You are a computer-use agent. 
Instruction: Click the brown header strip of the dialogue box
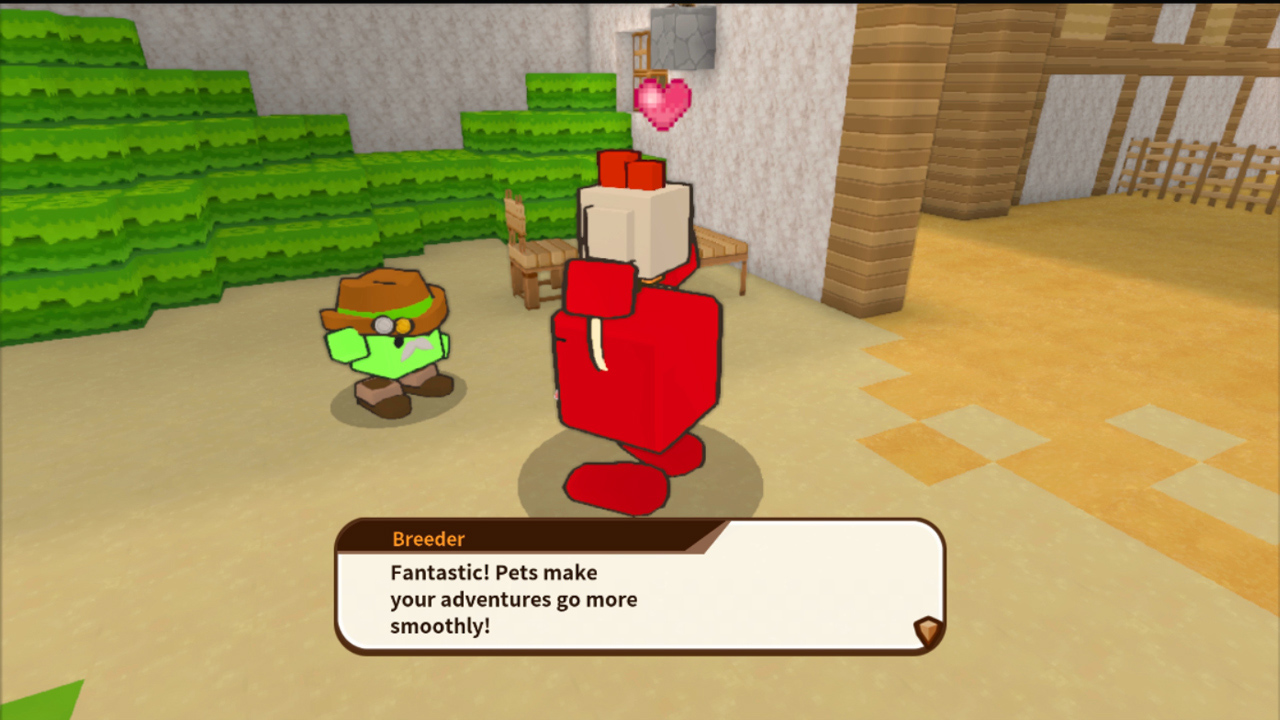550,538
